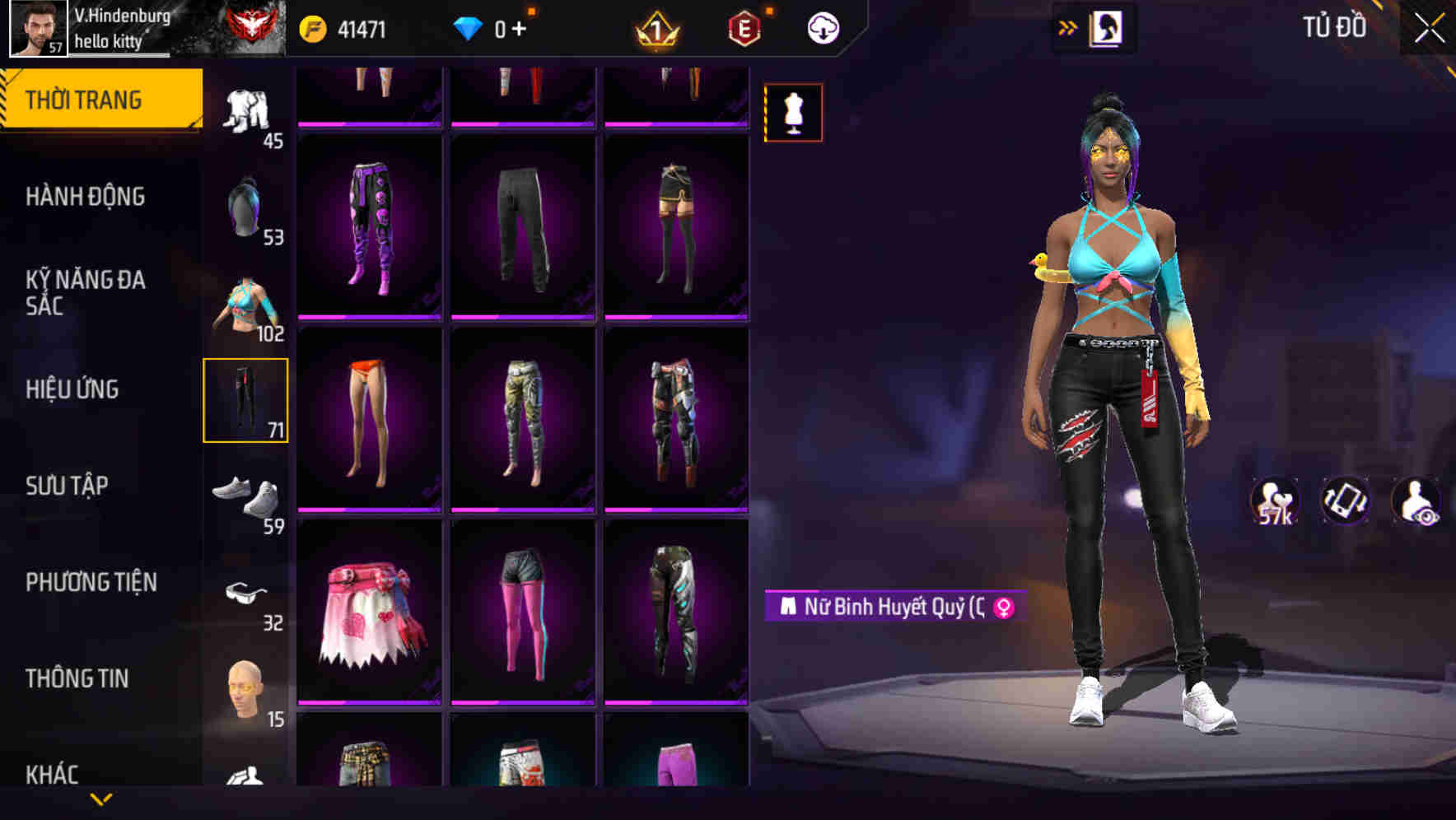This screenshot has height=820, width=1456.
Task: Open the fashion album icon near top right
Action: [1108, 27]
